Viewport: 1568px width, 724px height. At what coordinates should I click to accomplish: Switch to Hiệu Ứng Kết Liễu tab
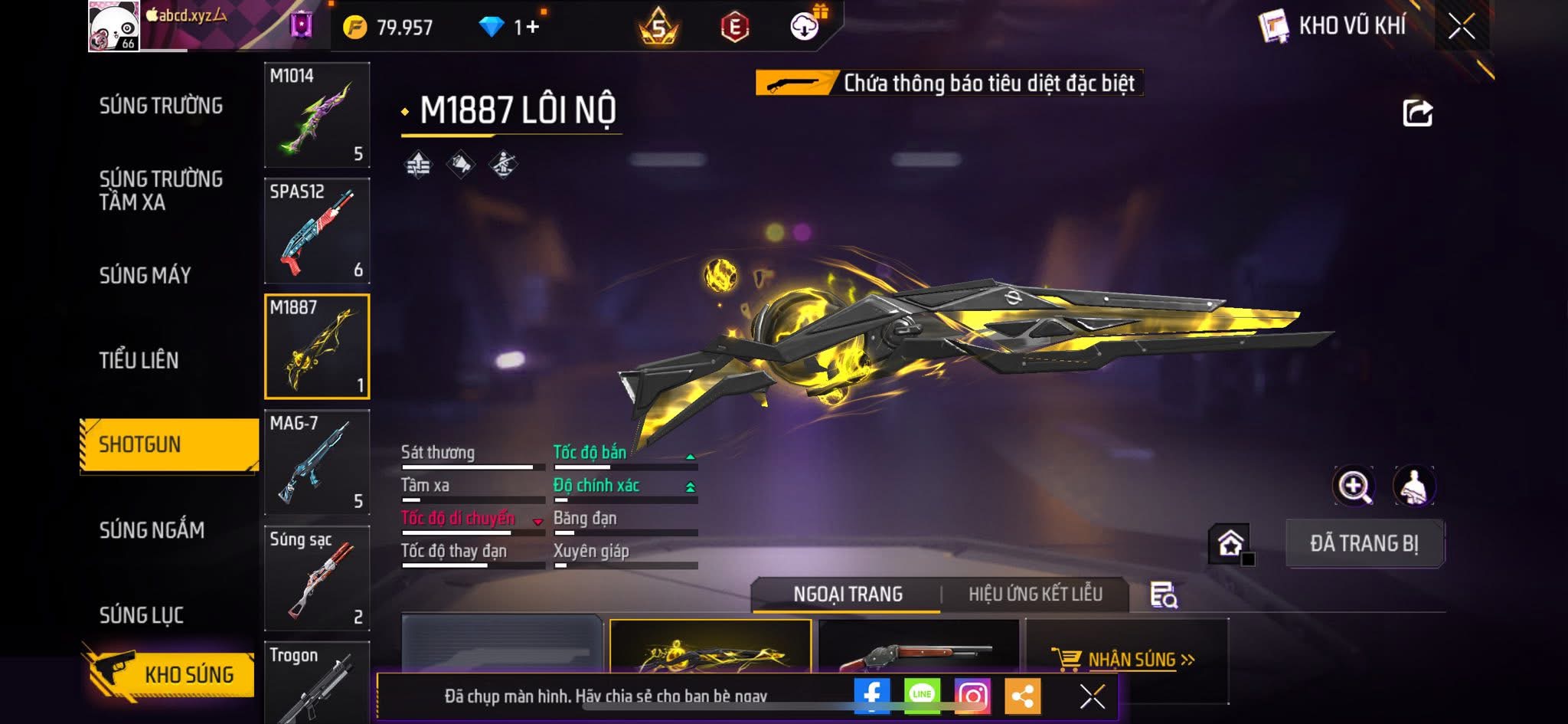pos(1035,594)
